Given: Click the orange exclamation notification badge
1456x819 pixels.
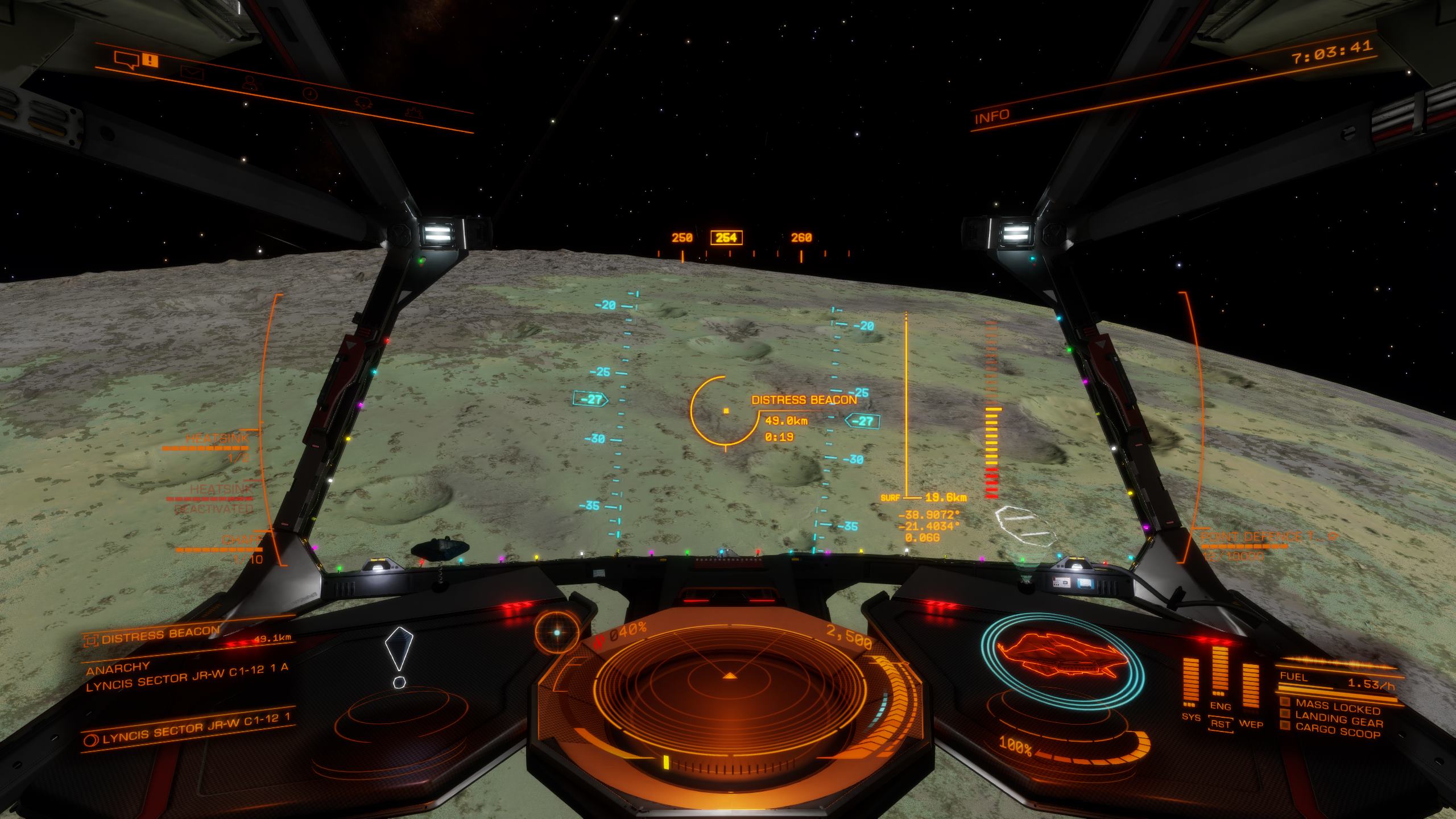Looking at the screenshot, I should click(x=150, y=60).
